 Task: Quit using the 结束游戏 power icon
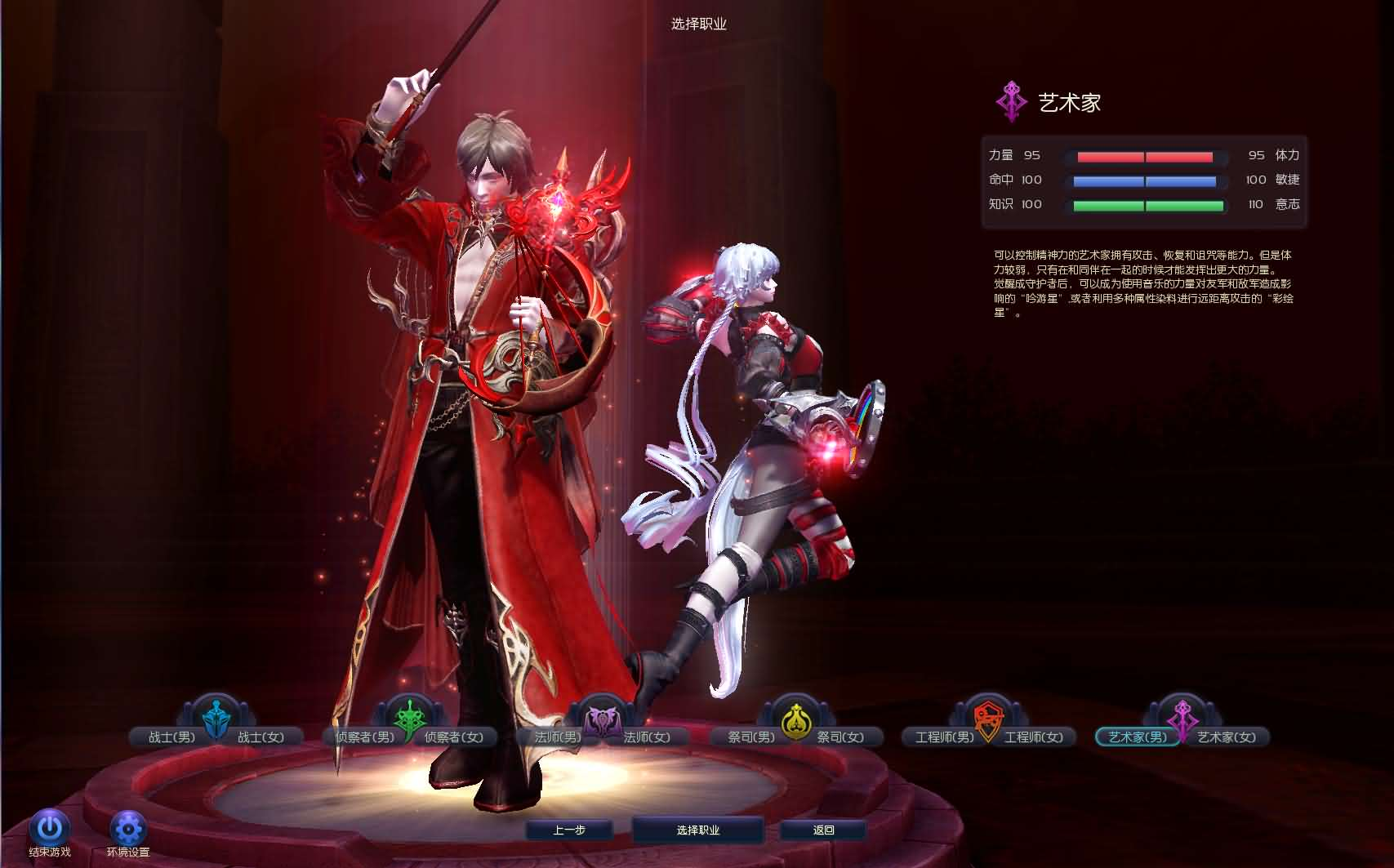coord(50,829)
